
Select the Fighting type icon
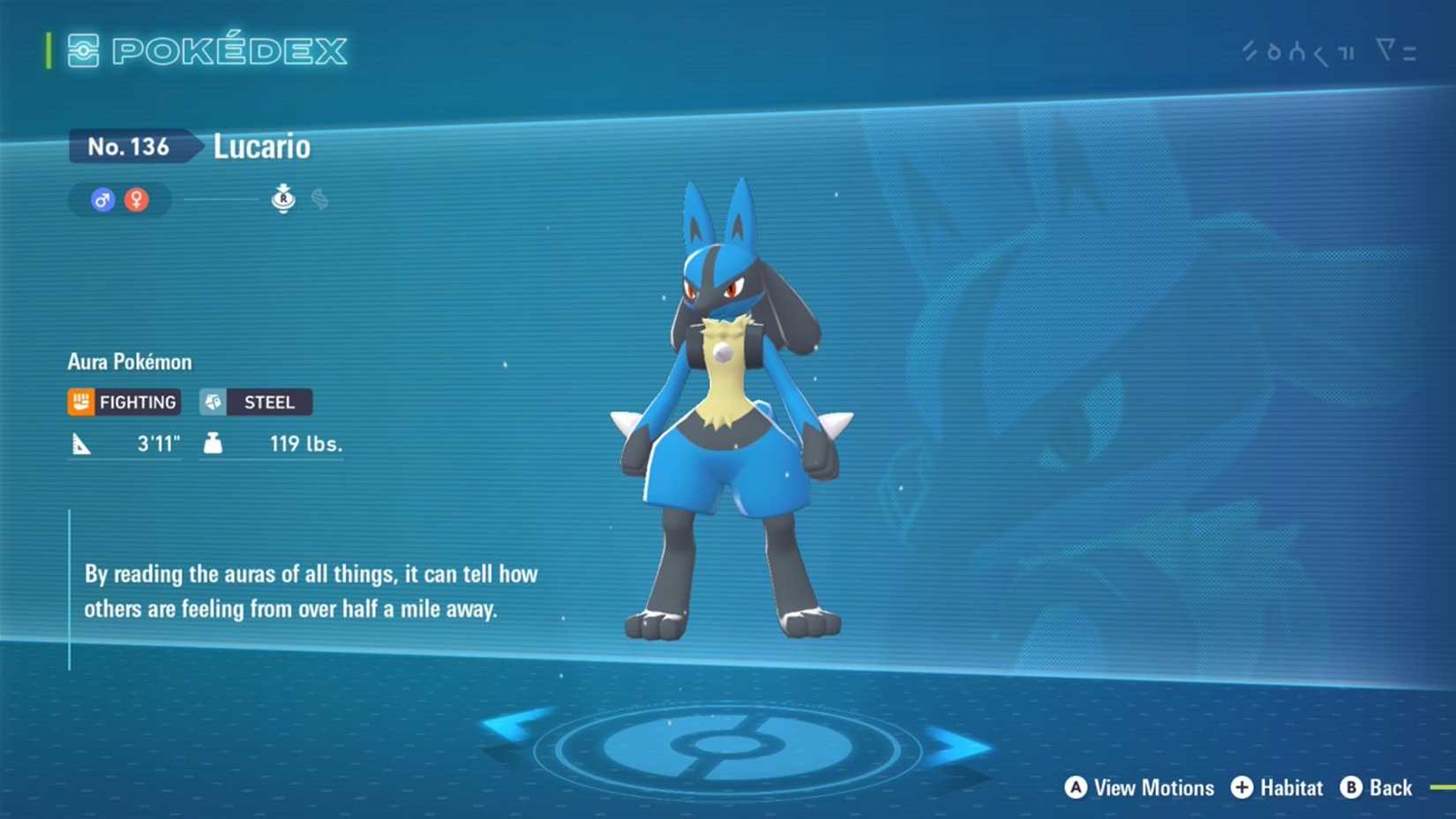pyautogui.click(x=81, y=402)
